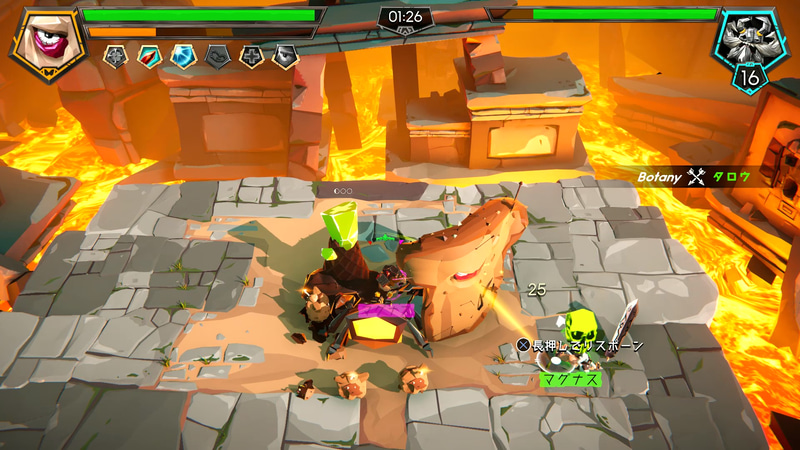Click the kill feed entry for Botany
Viewport: 800px width, 450px height.
coord(700,177)
